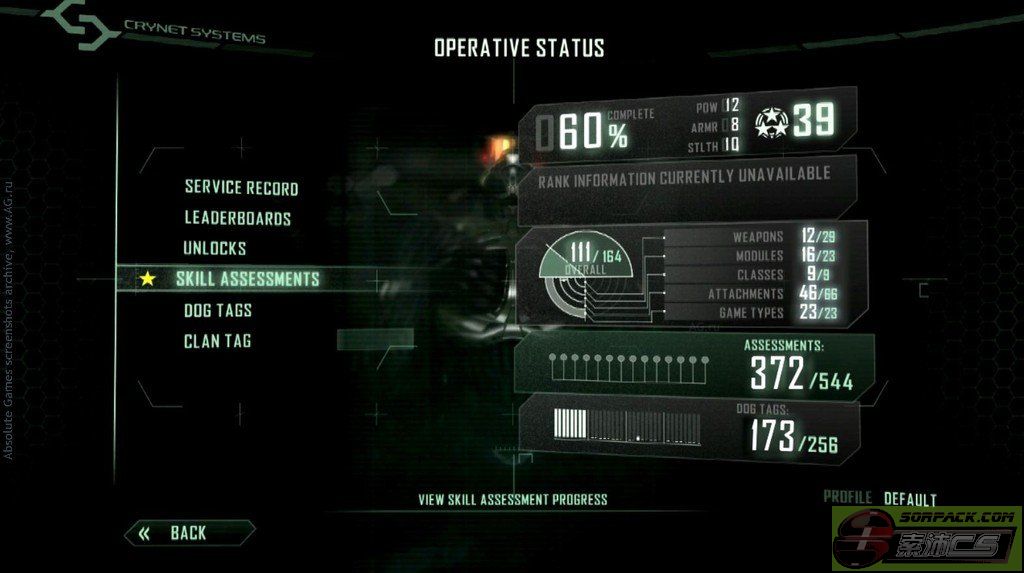Select Leaderboards from the menu
This screenshot has width=1024, height=573.
237,218
